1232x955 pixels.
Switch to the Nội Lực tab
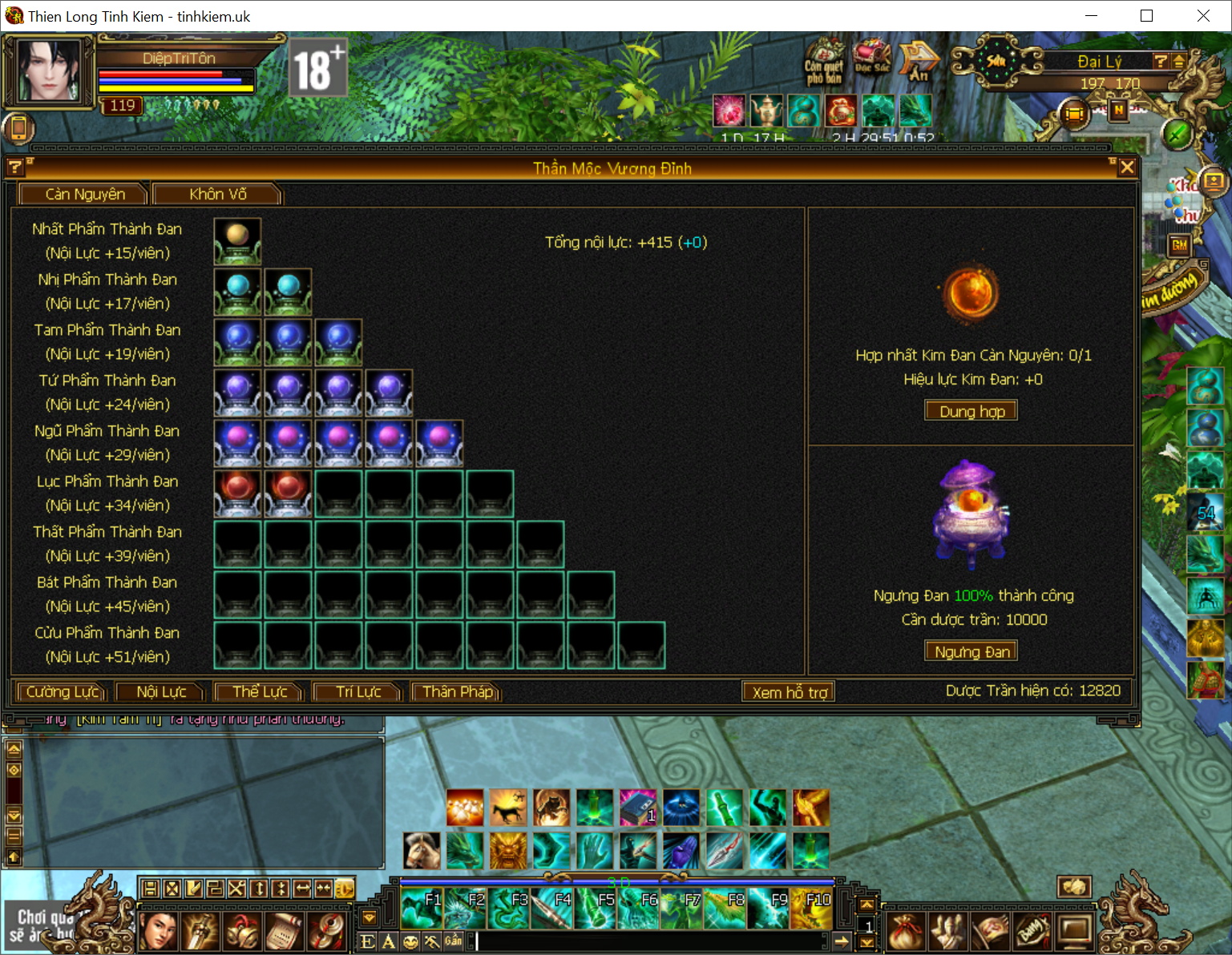pos(160,691)
